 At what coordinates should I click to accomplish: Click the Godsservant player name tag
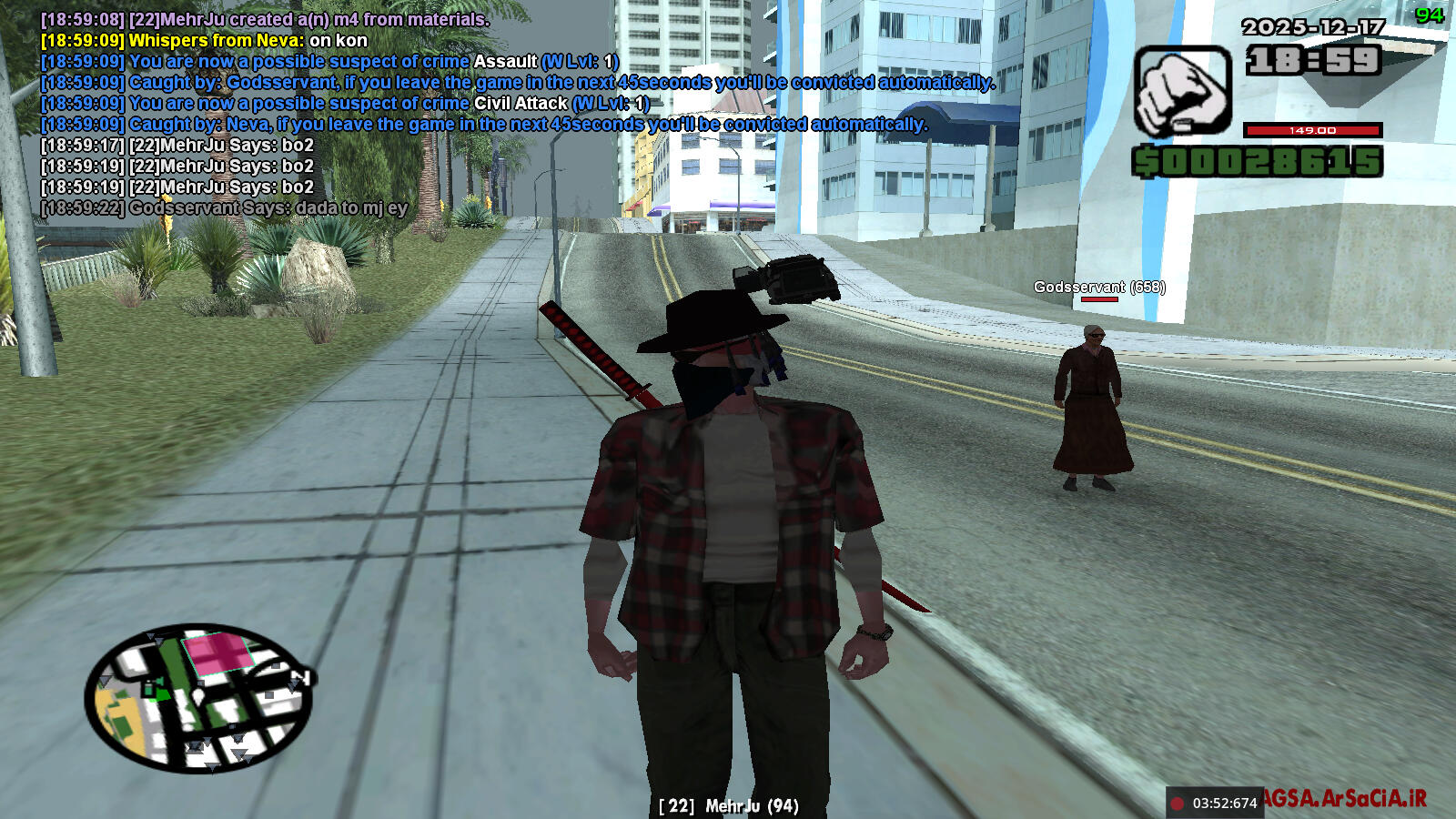click(1098, 287)
